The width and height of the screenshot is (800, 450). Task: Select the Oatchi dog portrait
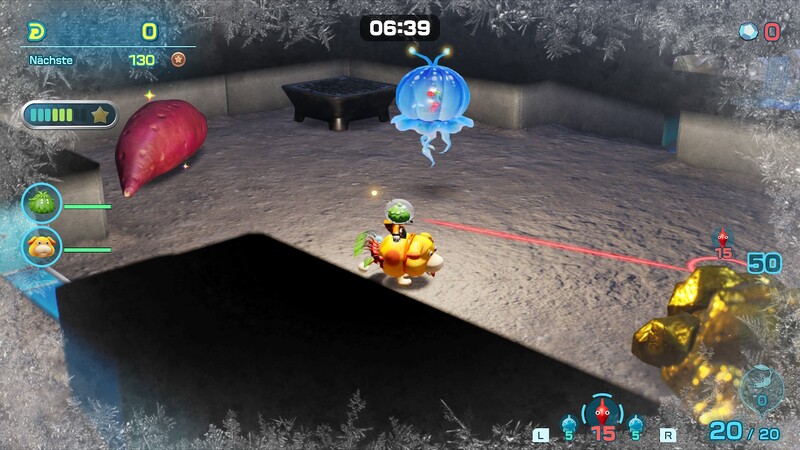42,245
